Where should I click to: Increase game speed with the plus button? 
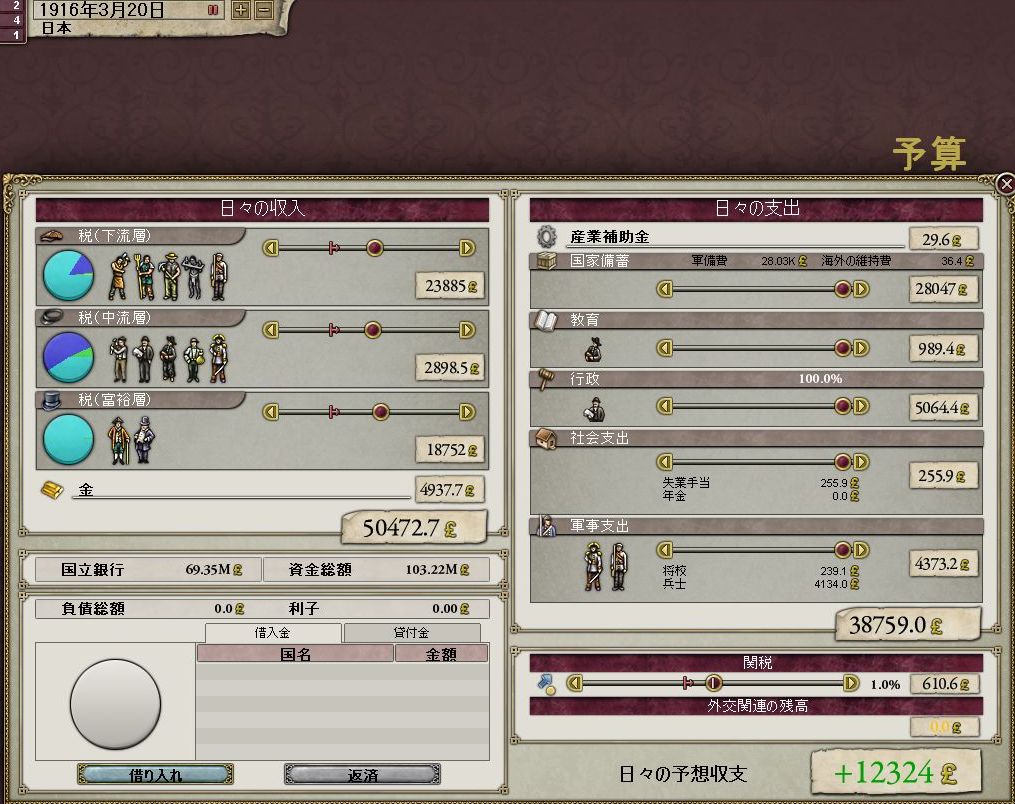[241, 10]
